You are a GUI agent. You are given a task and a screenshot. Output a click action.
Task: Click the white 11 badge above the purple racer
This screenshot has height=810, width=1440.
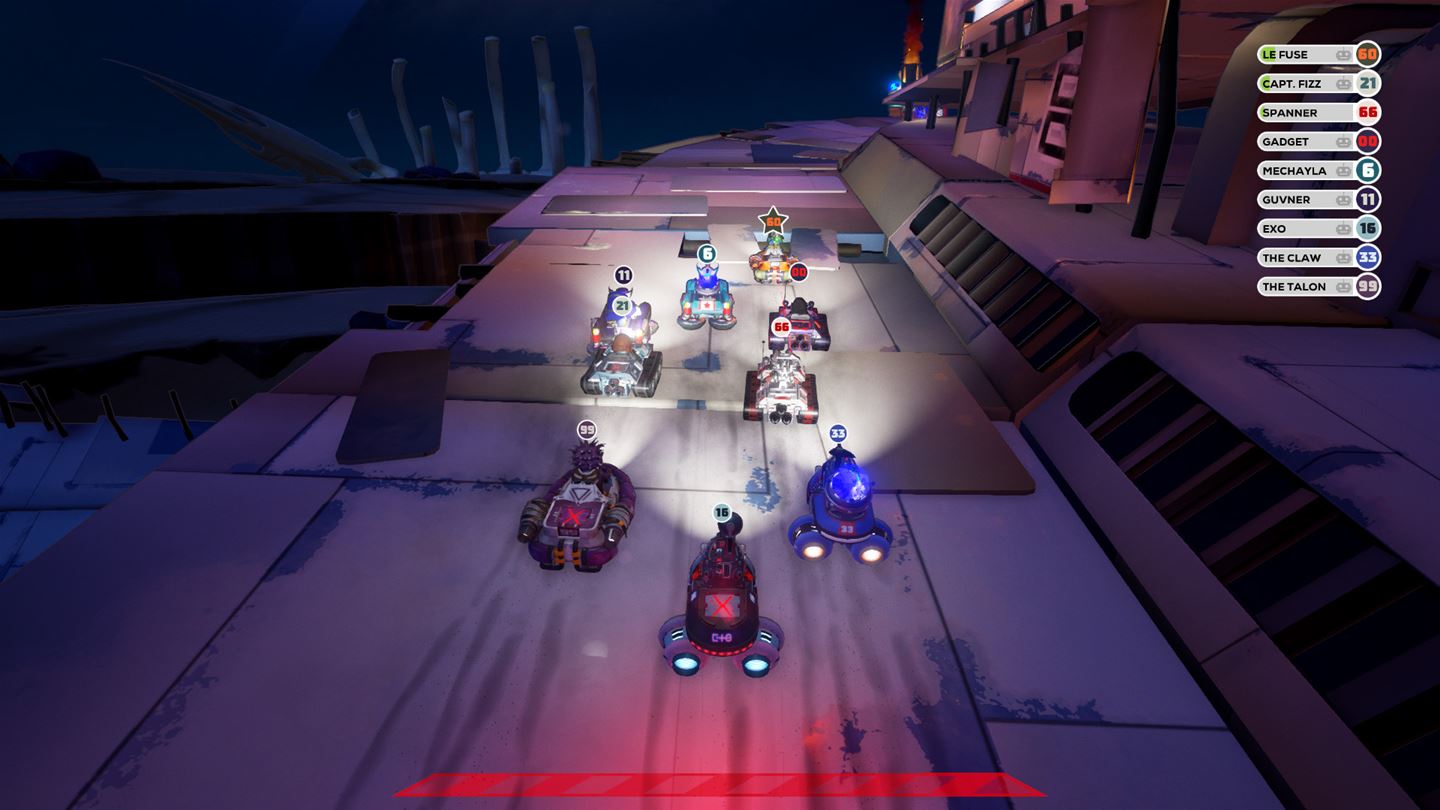(623, 273)
